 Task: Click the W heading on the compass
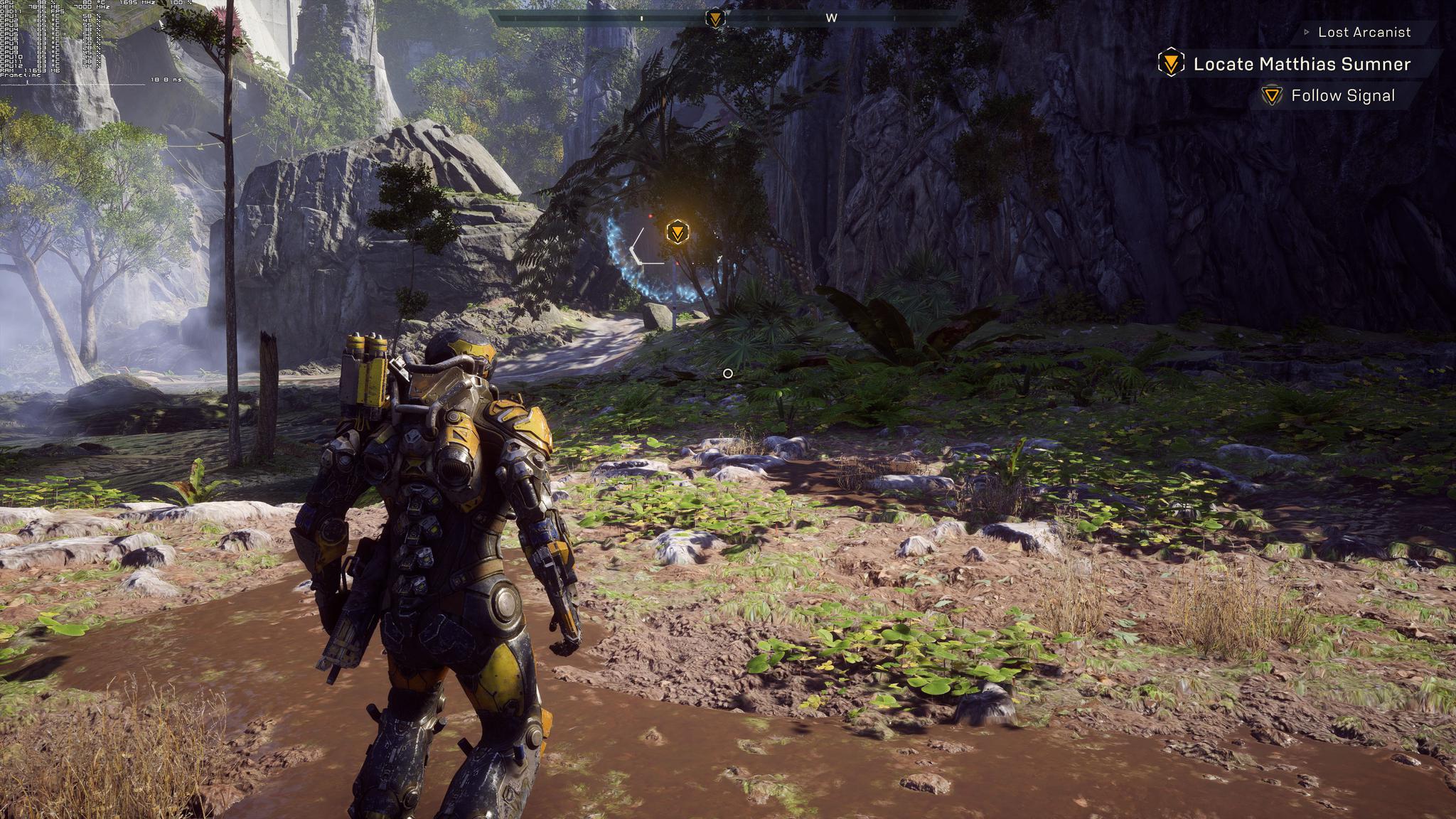click(831, 18)
